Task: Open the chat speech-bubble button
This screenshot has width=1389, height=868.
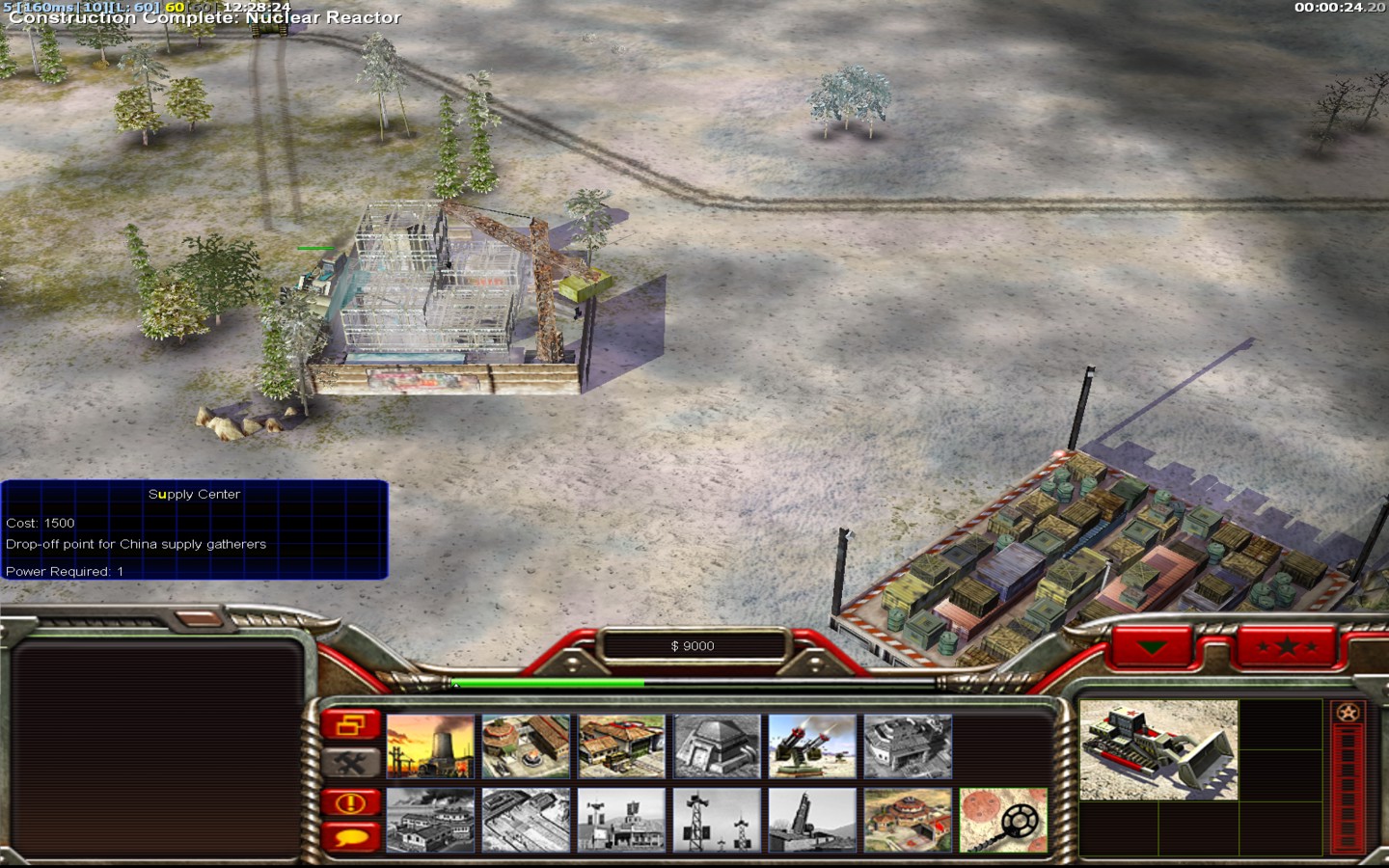Action: 351,835
